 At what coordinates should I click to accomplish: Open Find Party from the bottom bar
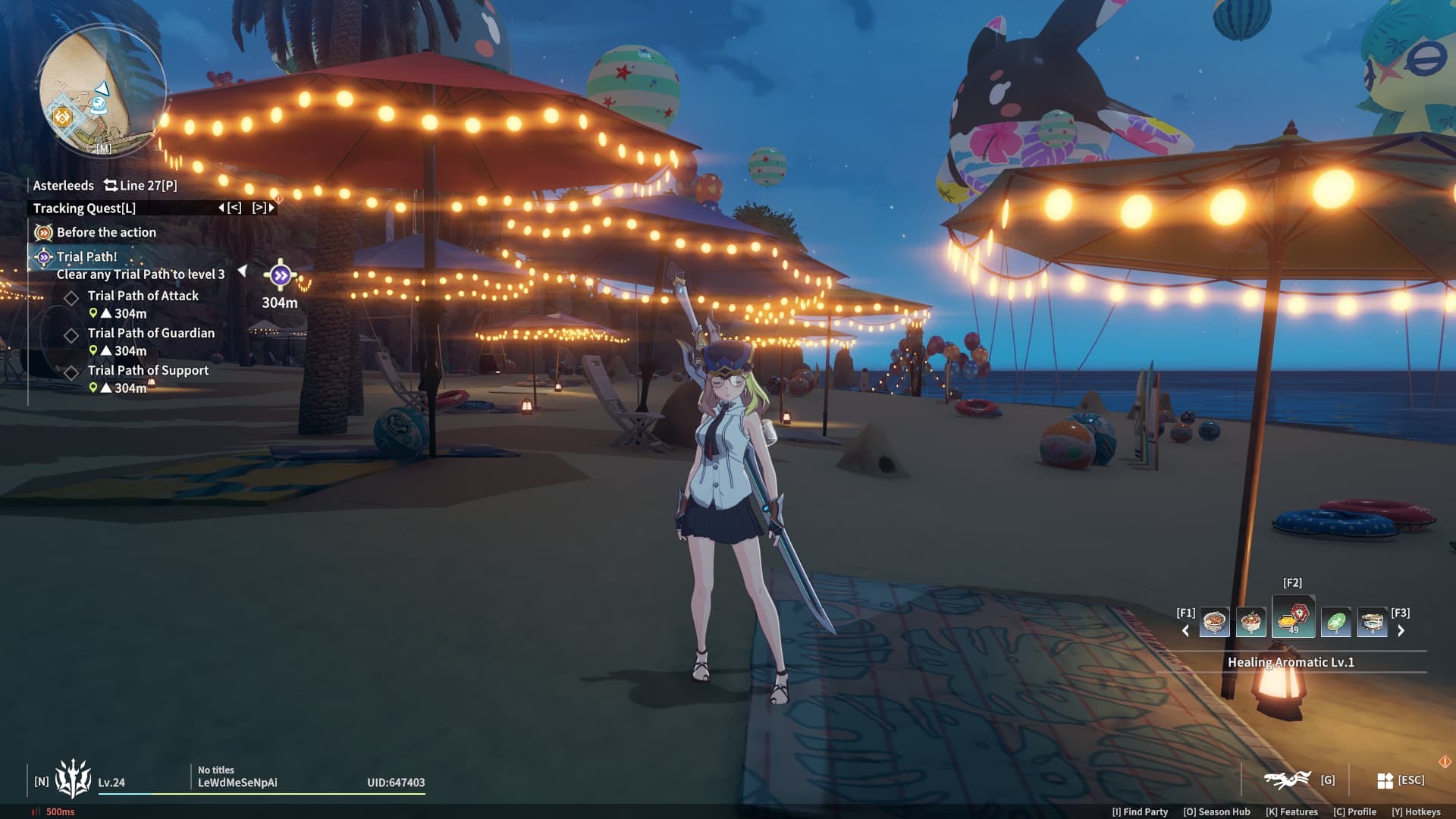[1140, 811]
